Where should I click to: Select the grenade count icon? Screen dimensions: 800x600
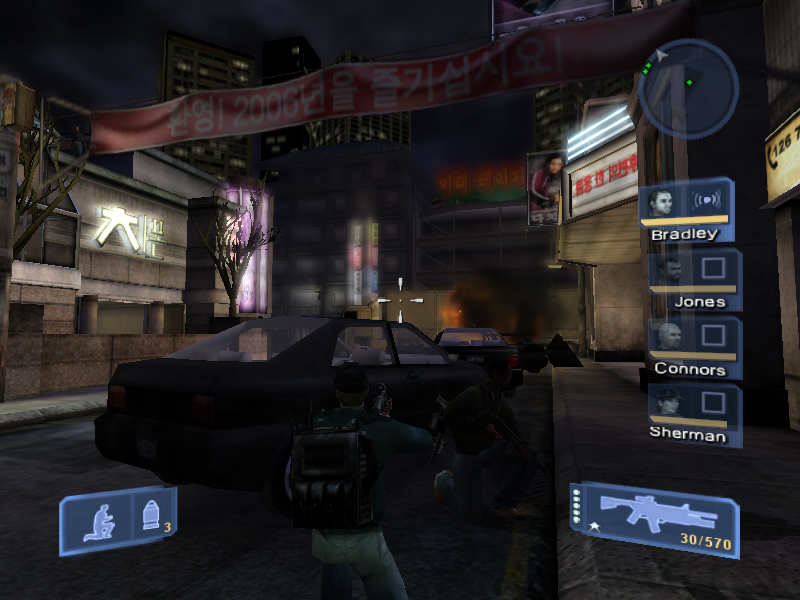pos(153,516)
